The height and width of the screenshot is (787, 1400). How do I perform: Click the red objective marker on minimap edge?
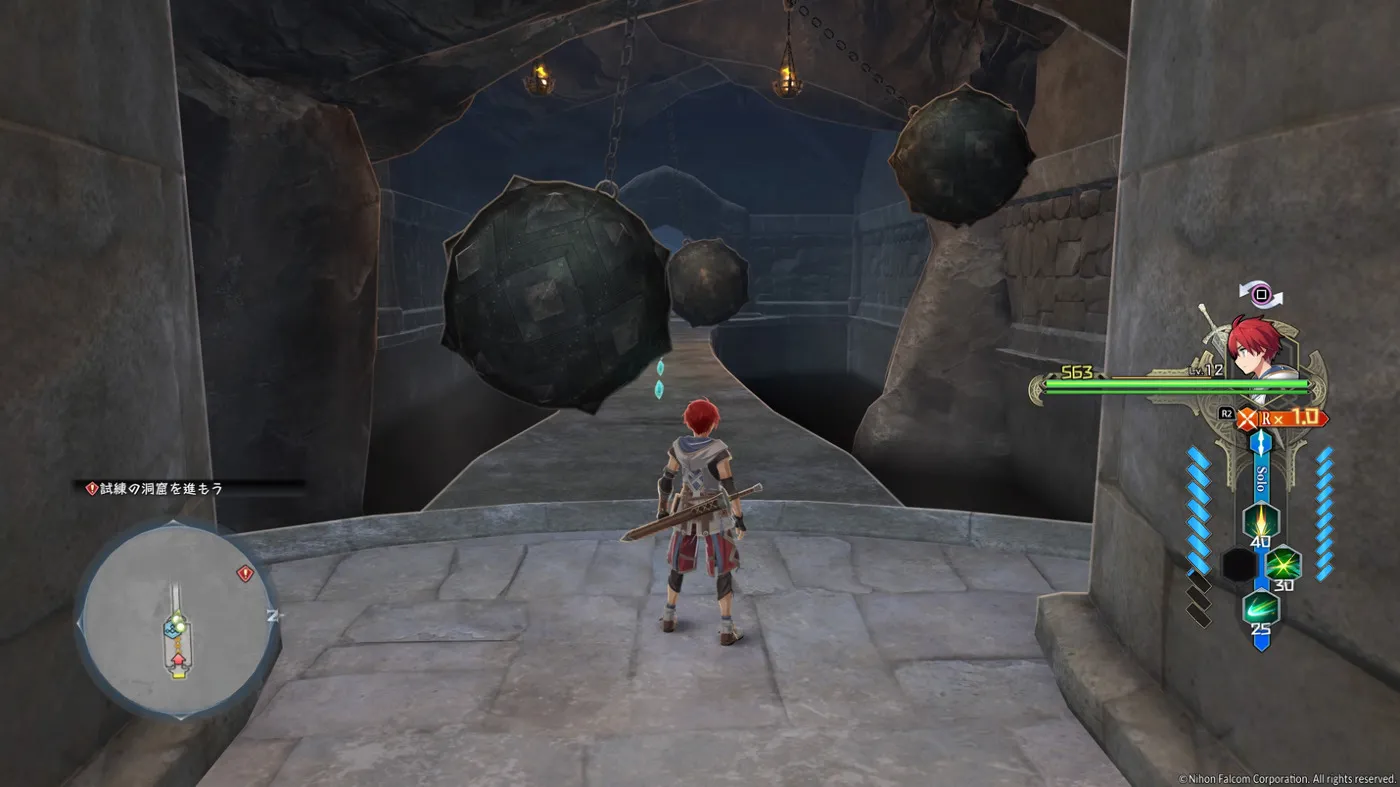[x=244, y=573]
